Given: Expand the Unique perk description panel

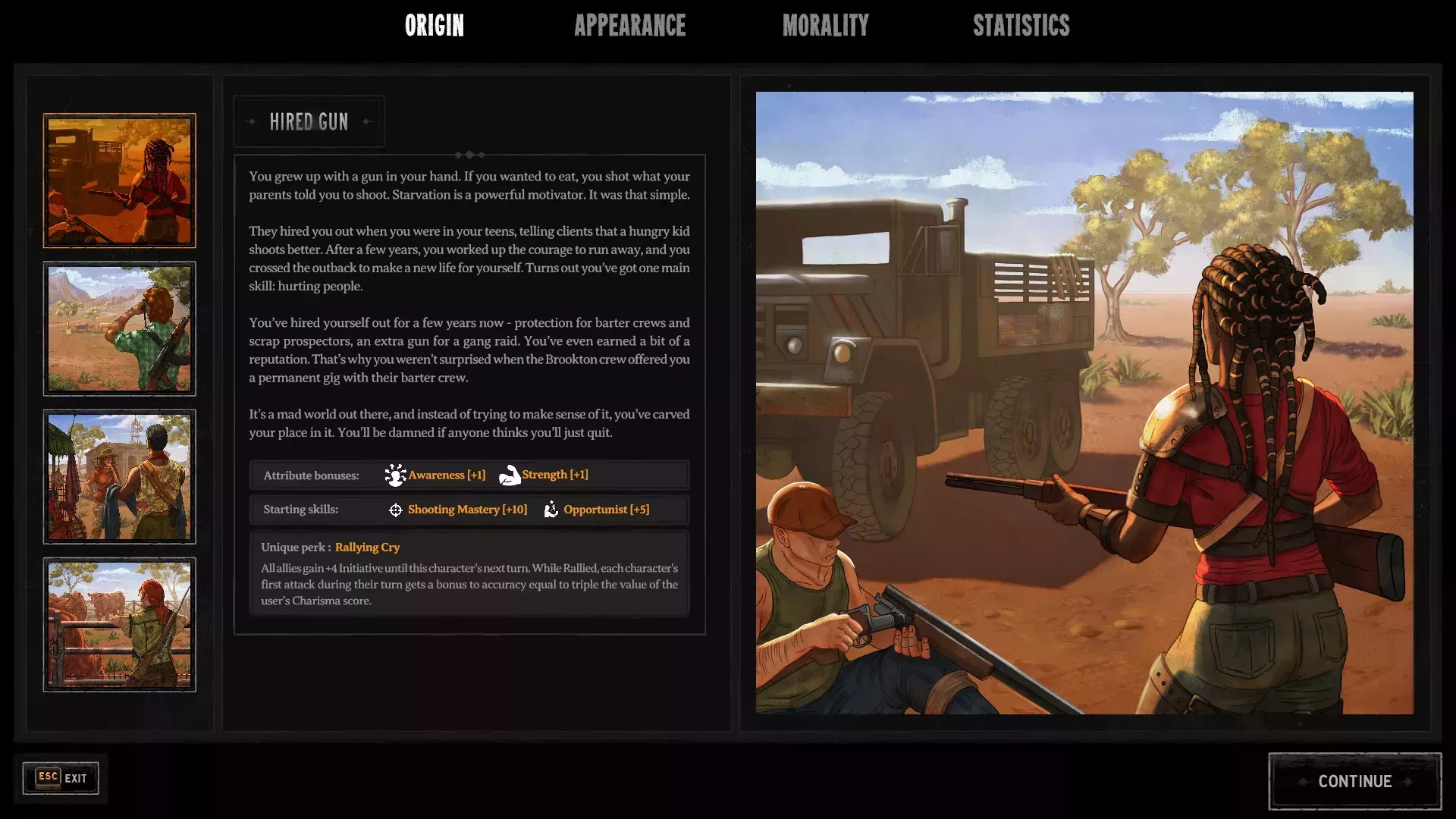Looking at the screenshot, I should (x=469, y=573).
